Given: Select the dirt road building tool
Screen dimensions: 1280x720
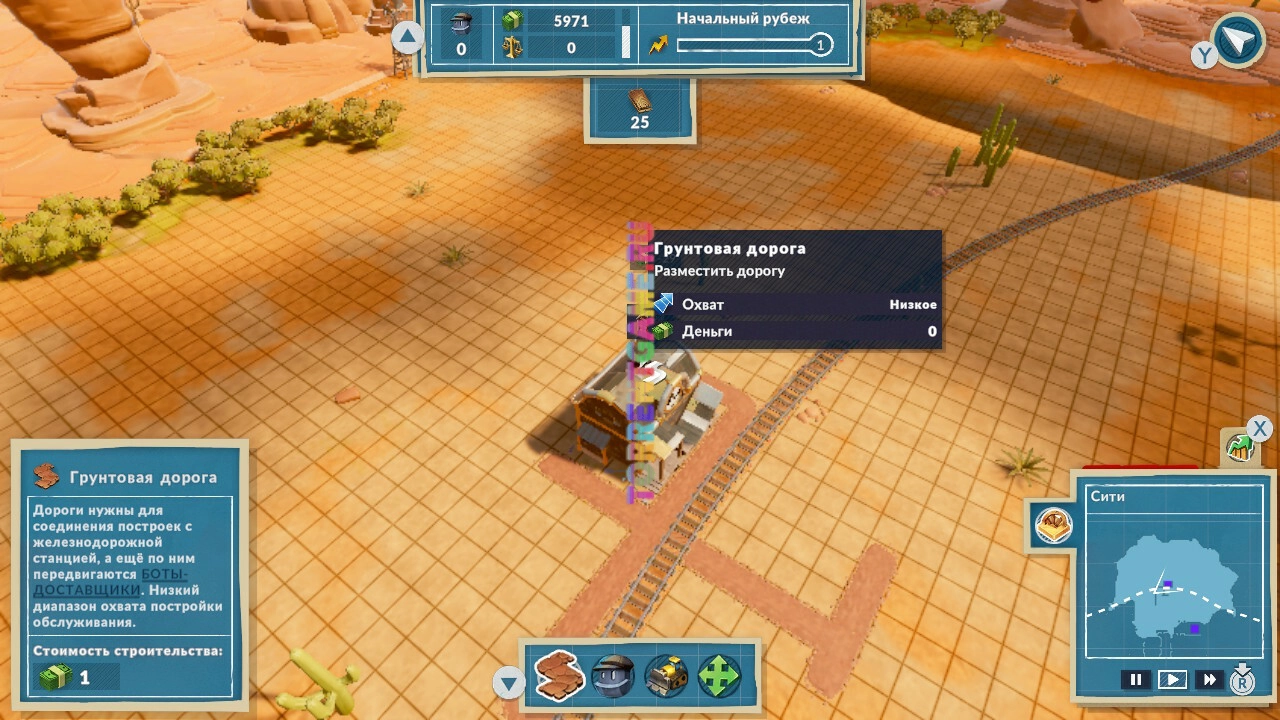Looking at the screenshot, I should 560,676.
